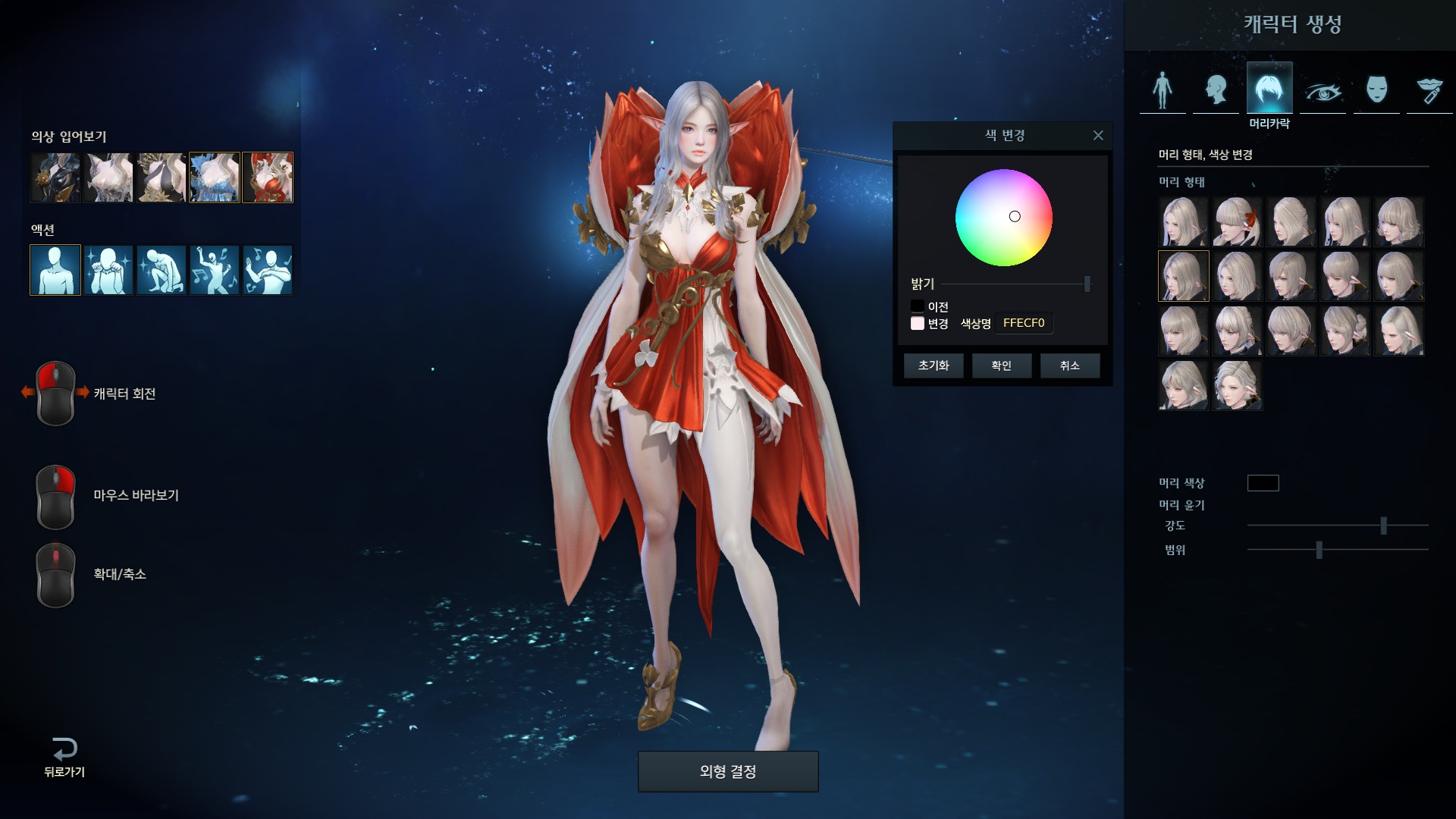Screen dimensions: 1456x819
Task: Adjust the 밝기 brightness slider
Action: click(1087, 284)
